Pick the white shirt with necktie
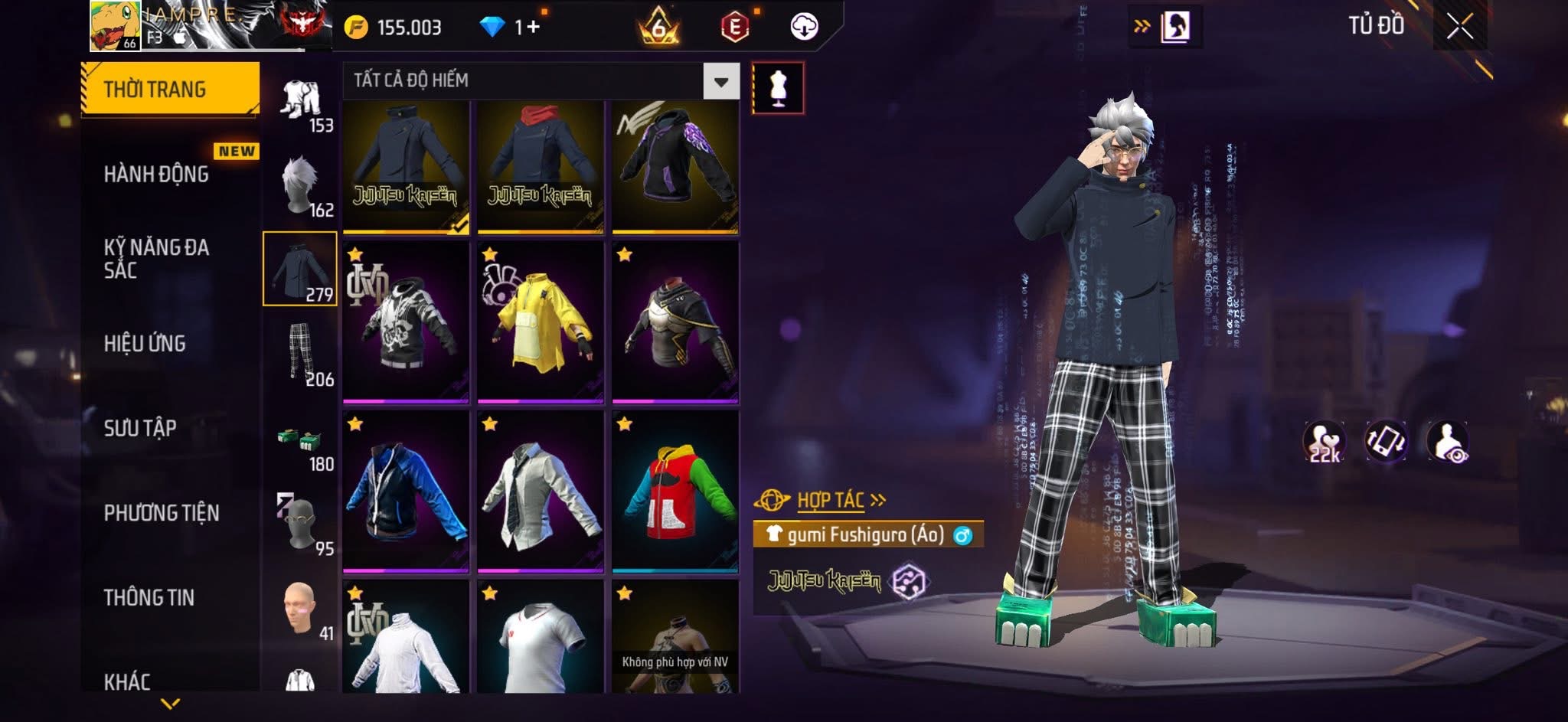 541,492
